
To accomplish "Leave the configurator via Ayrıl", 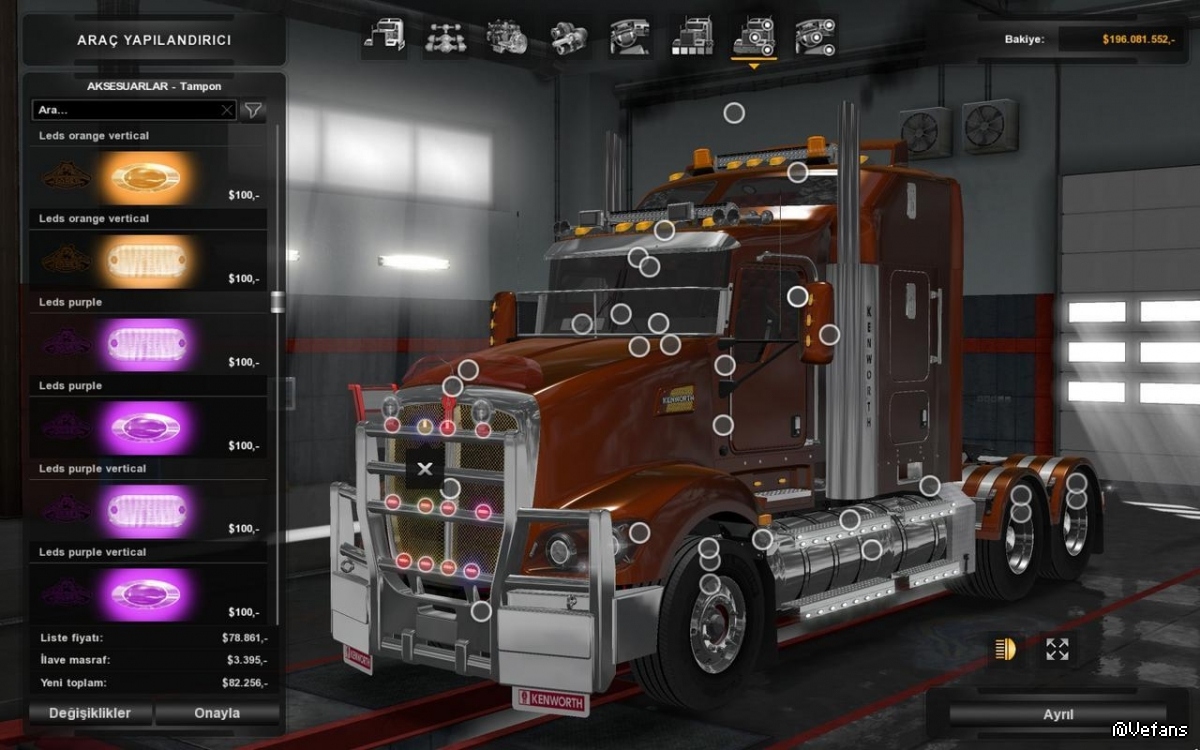I will pyautogui.click(x=1058, y=715).
